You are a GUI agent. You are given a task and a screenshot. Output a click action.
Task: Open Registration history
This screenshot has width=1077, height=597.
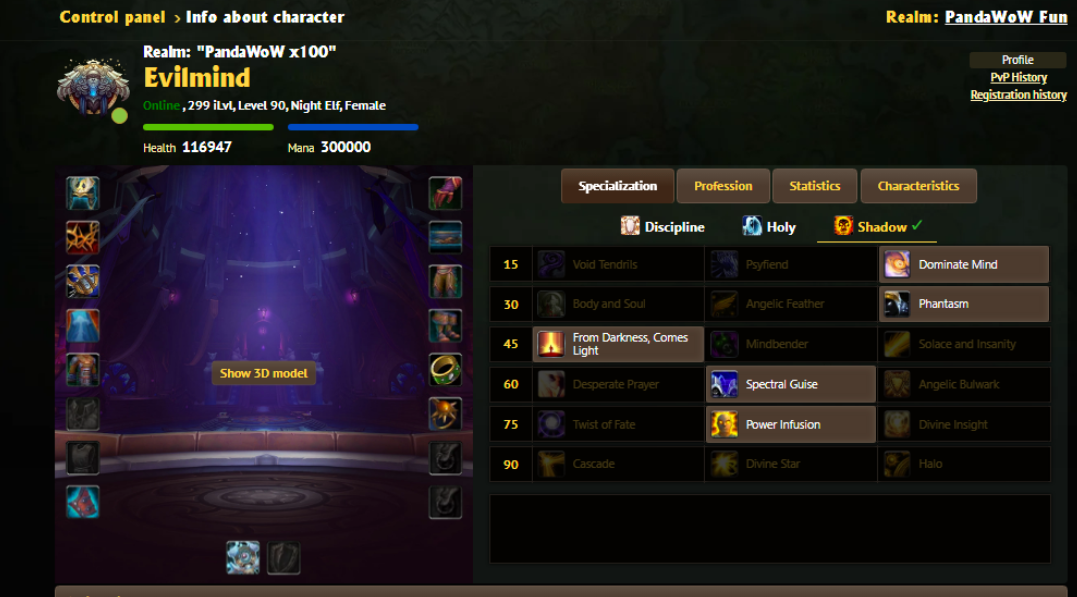1018,95
